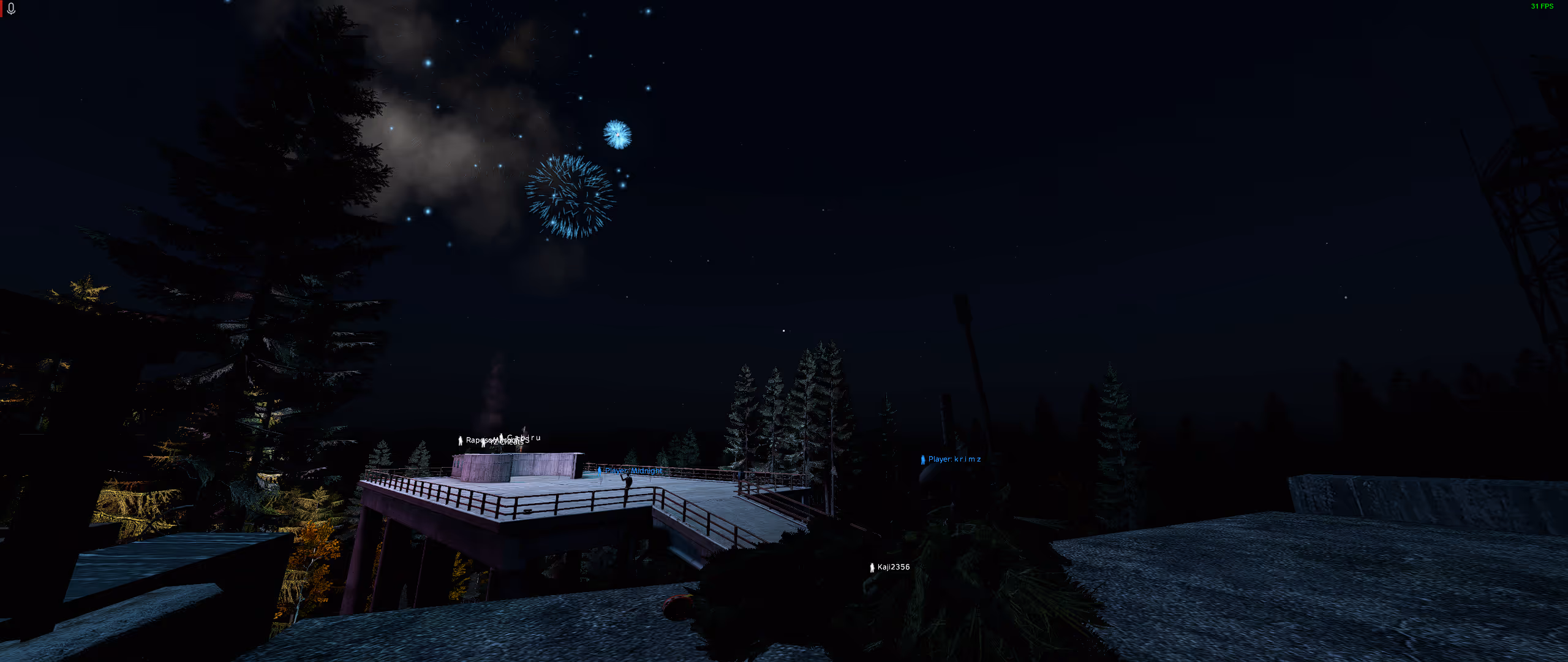The width and height of the screenshot is (1568, 662).
Task: Click the microphone voice chat icon
Action: (11, 9)
